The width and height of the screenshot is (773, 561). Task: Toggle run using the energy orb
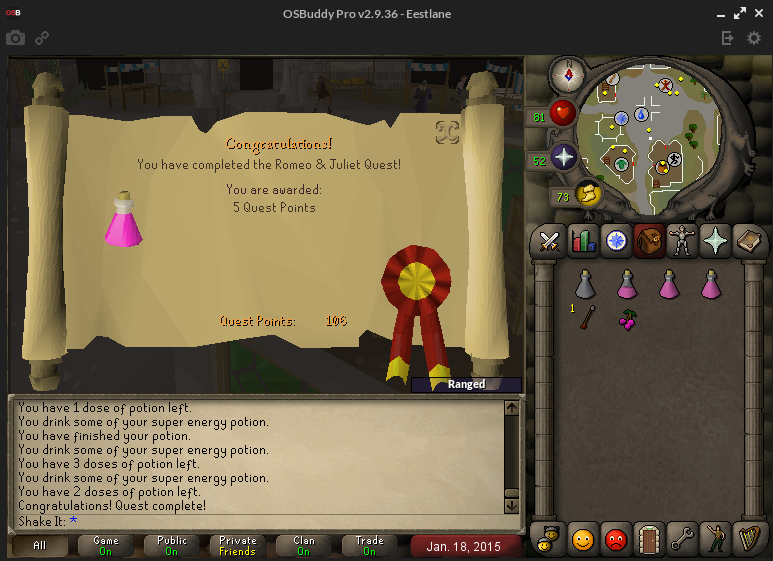[586, 194]
